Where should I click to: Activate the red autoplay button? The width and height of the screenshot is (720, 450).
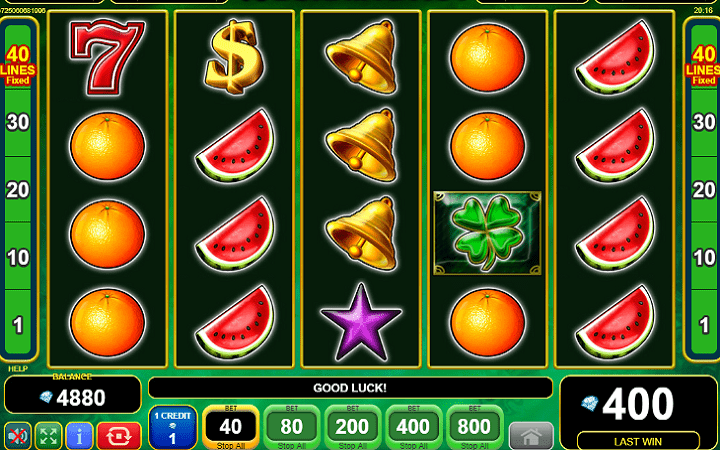118,435
